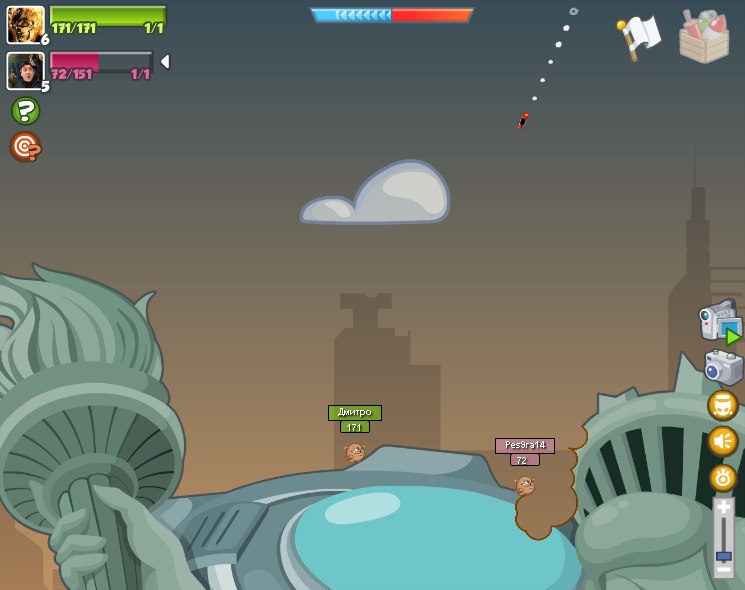Open help via green question mark
Viewport: 745px width, 590px height.
point(25,111)
